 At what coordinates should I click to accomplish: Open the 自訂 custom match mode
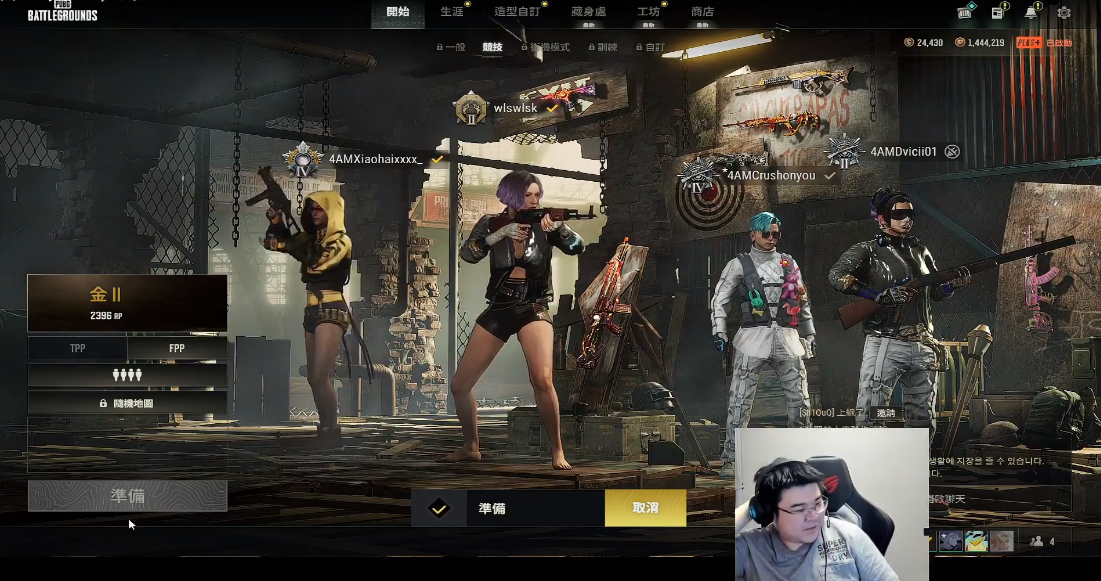(x=650, y=47)
